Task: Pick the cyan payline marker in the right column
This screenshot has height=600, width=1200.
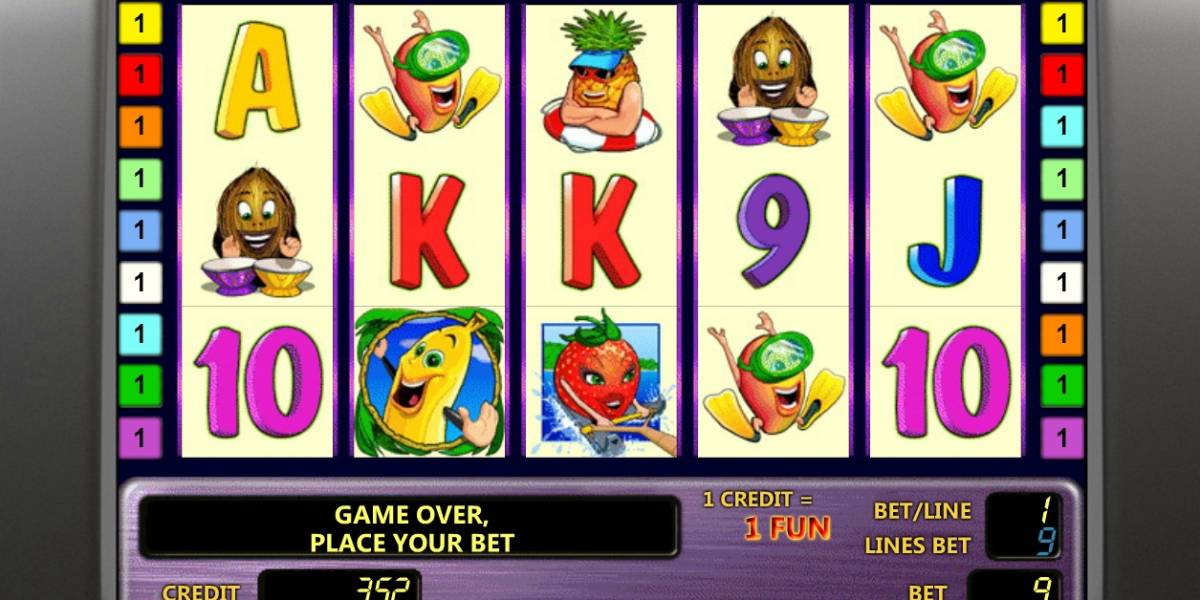Action: 1061,127
